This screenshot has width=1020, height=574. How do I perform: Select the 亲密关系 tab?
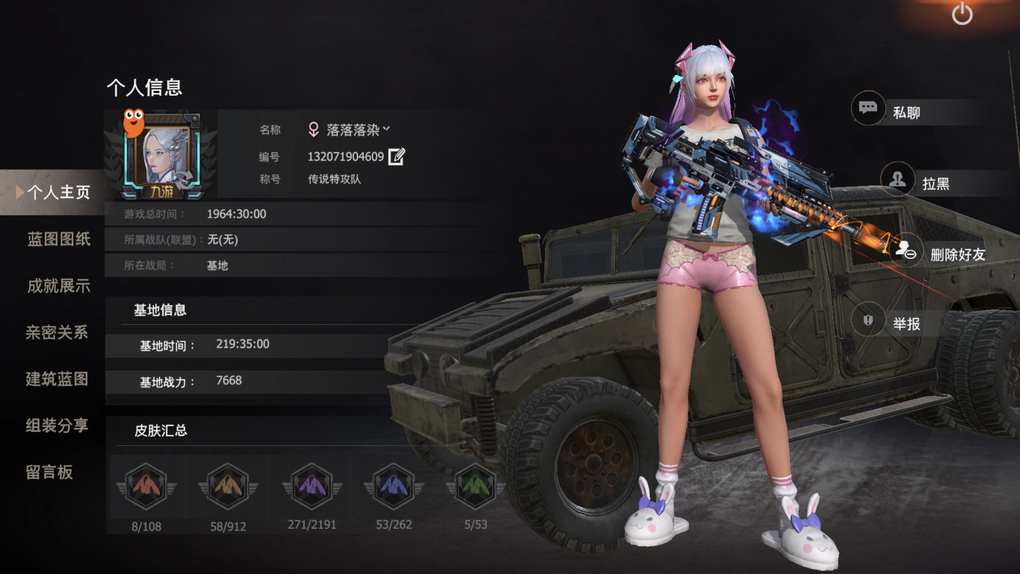58,332
